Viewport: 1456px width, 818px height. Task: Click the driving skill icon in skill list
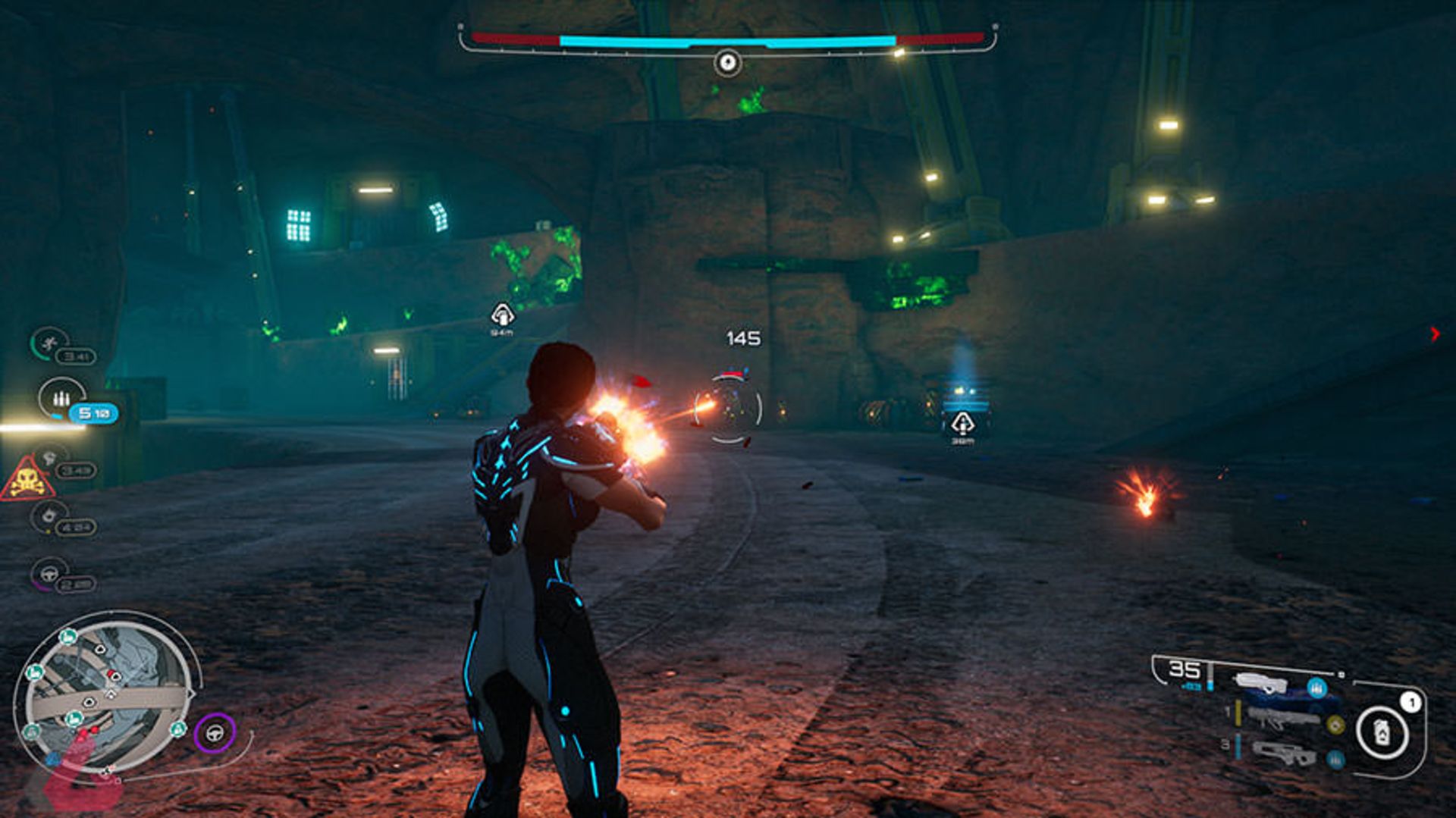[x=50, y=574]
